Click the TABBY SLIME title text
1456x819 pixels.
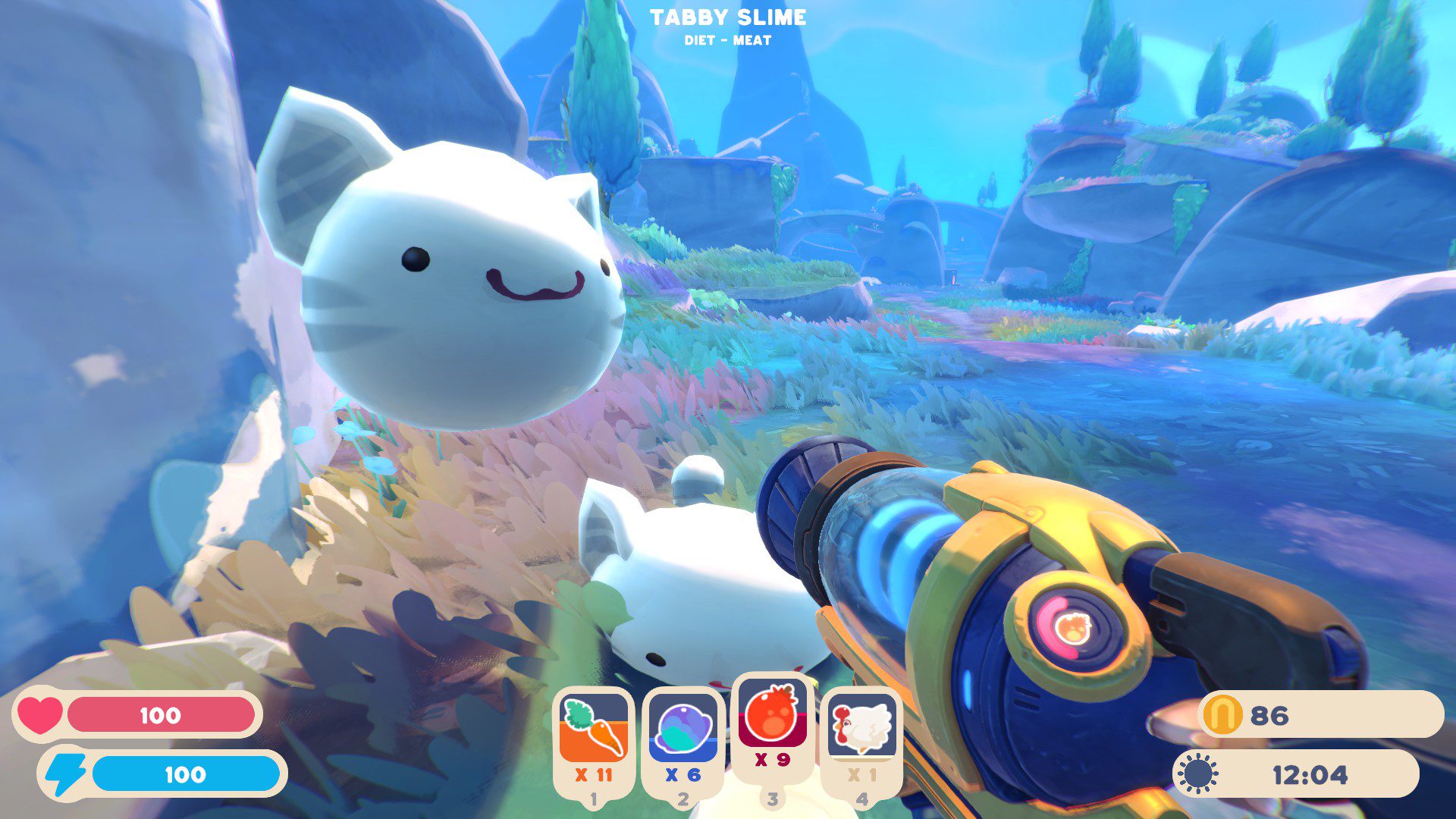tap(727, 17)
